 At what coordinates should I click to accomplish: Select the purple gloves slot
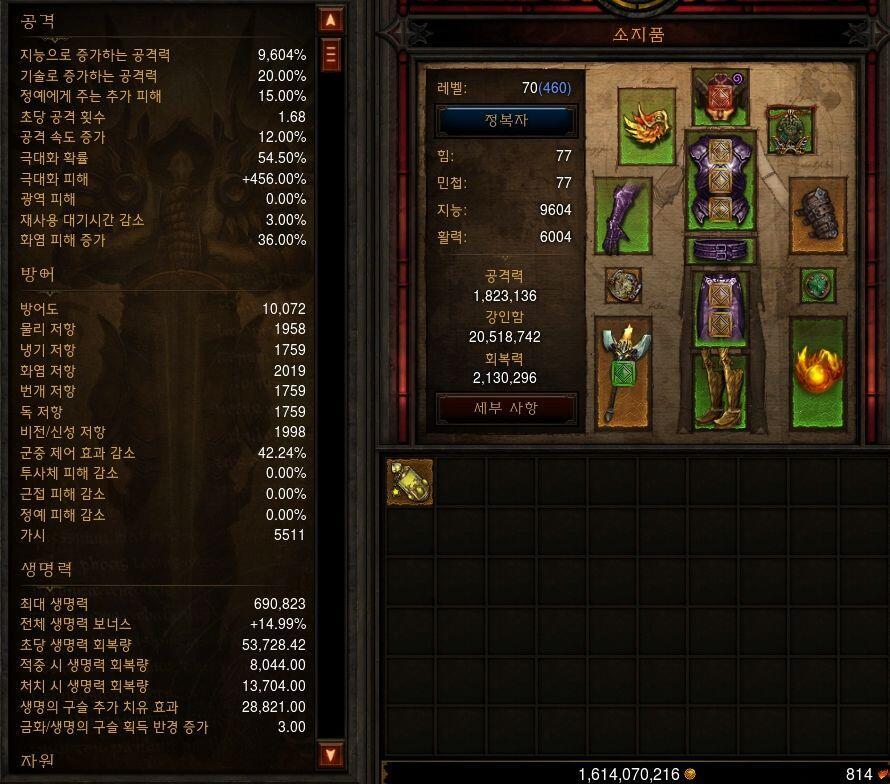point(622,214)
